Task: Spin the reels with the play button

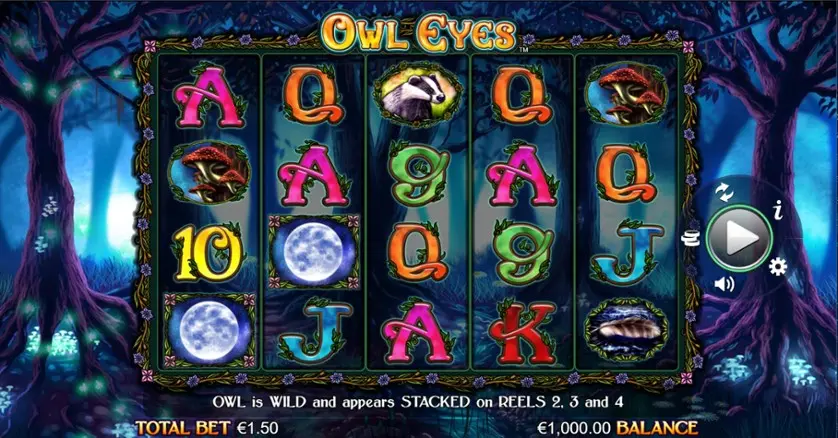Action: point(740,238)
